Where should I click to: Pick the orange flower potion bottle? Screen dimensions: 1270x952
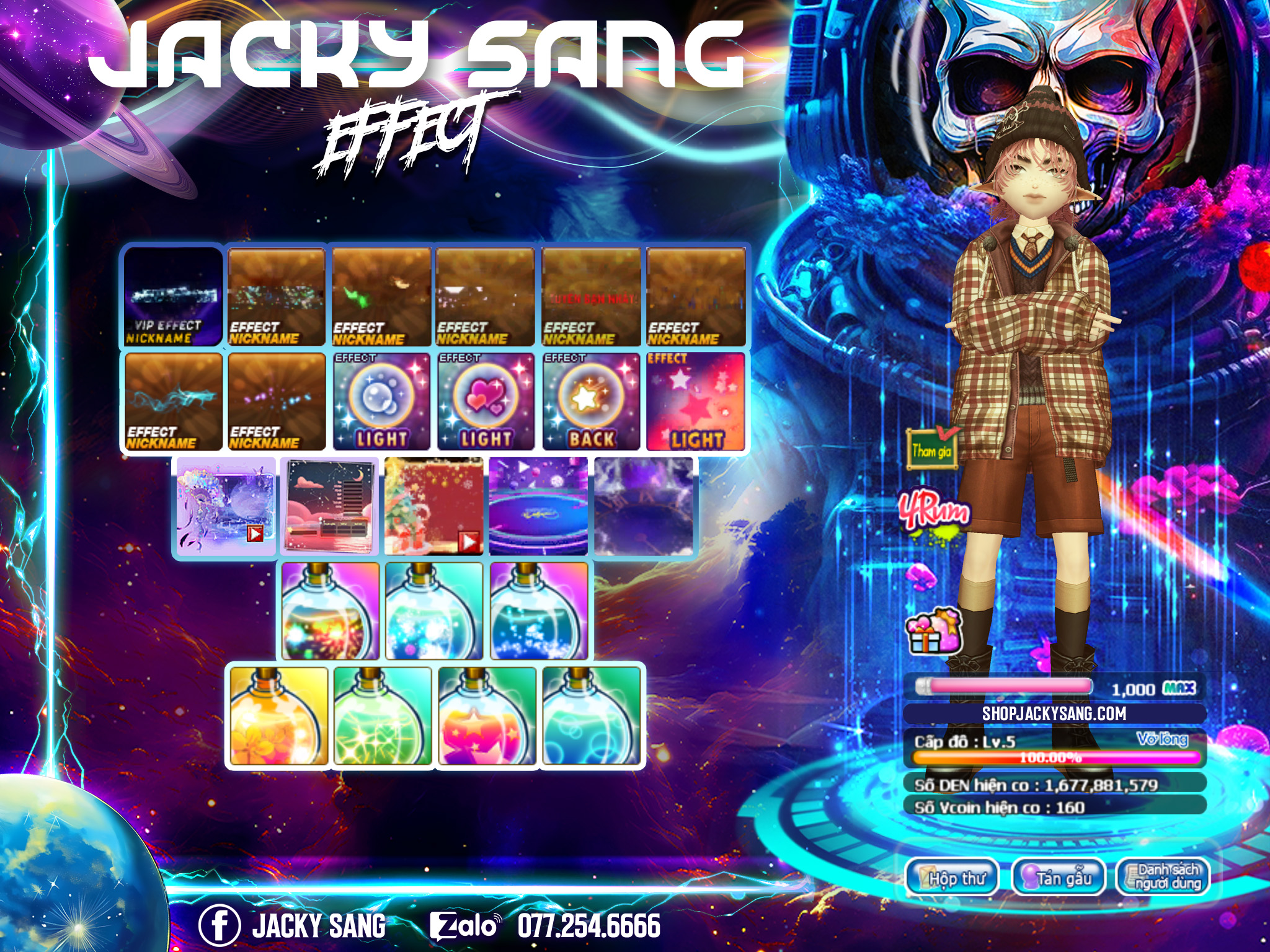(x=278, y=716)
